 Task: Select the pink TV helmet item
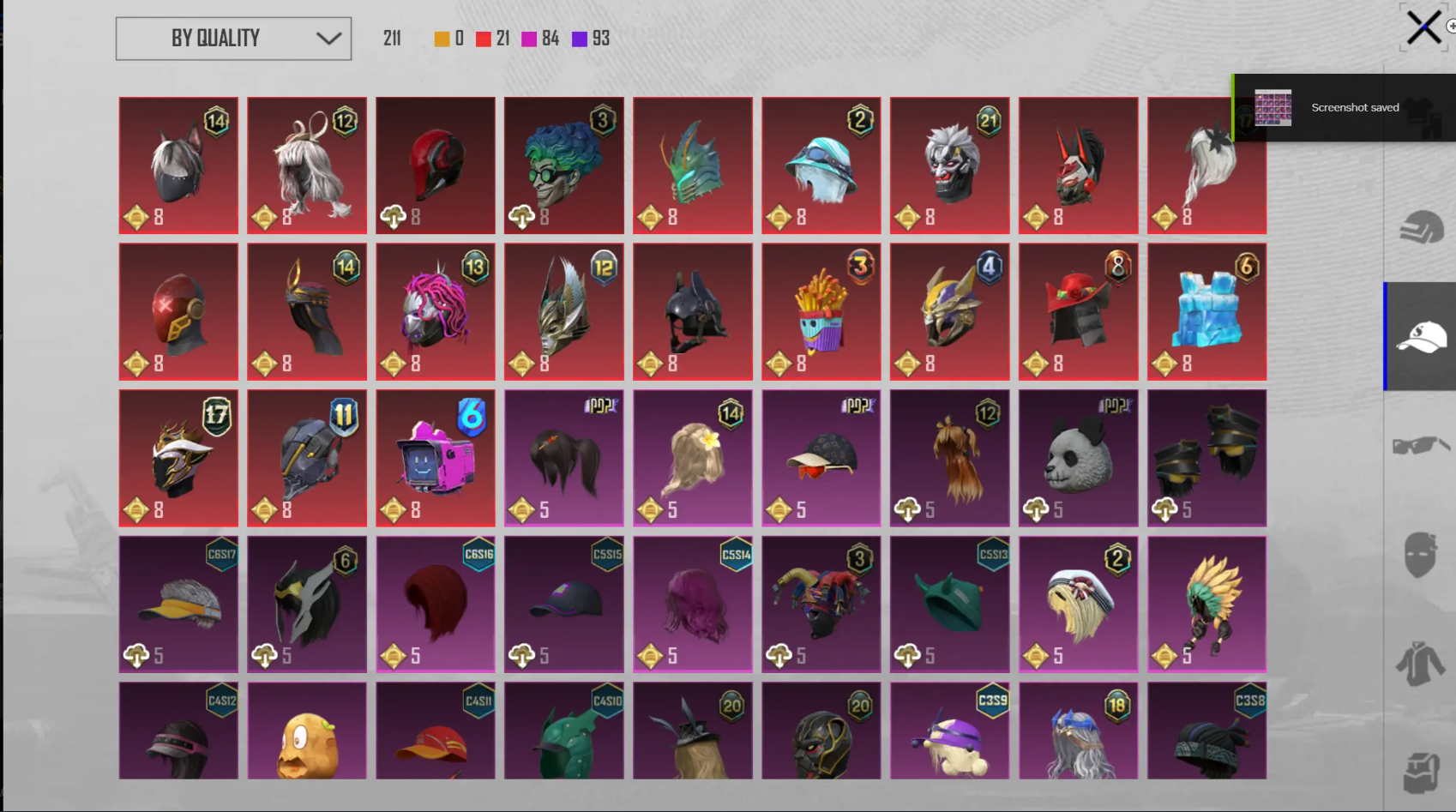point(435,457)
